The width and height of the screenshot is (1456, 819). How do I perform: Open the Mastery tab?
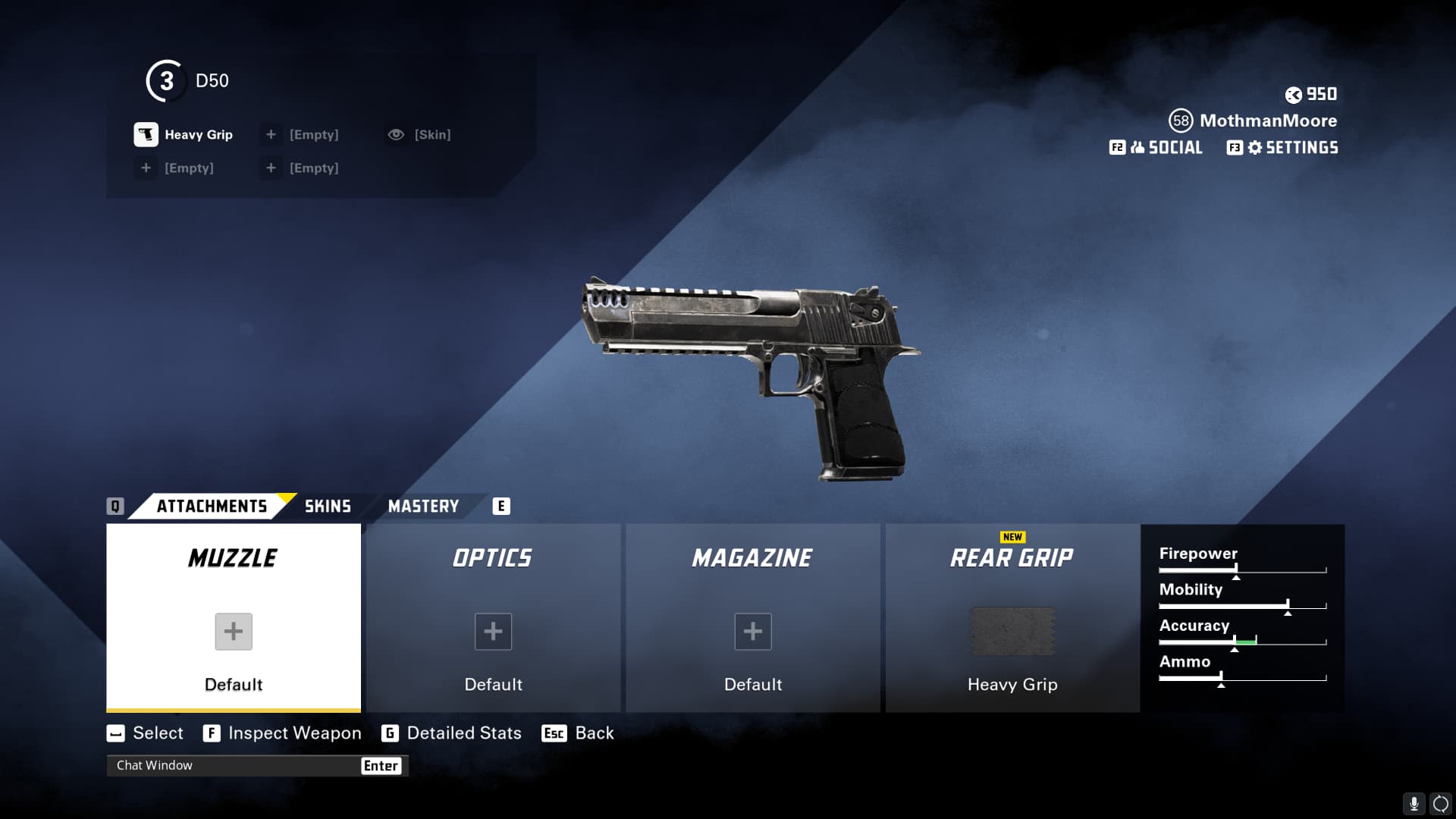point(423,507)
